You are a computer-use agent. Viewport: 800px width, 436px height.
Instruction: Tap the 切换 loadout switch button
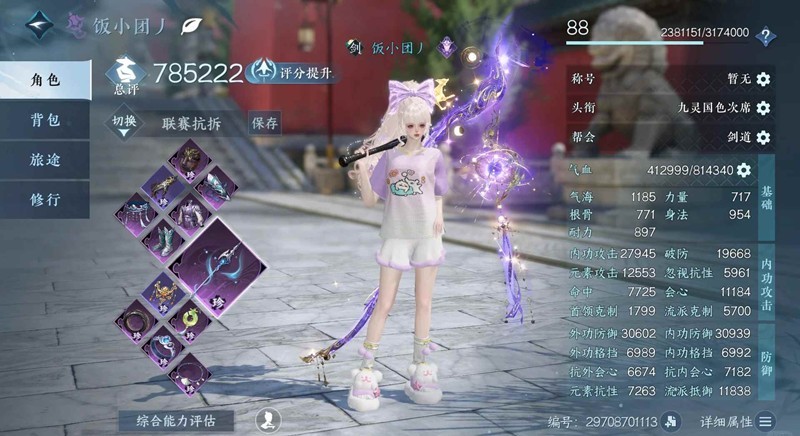(x=126, y=123)
